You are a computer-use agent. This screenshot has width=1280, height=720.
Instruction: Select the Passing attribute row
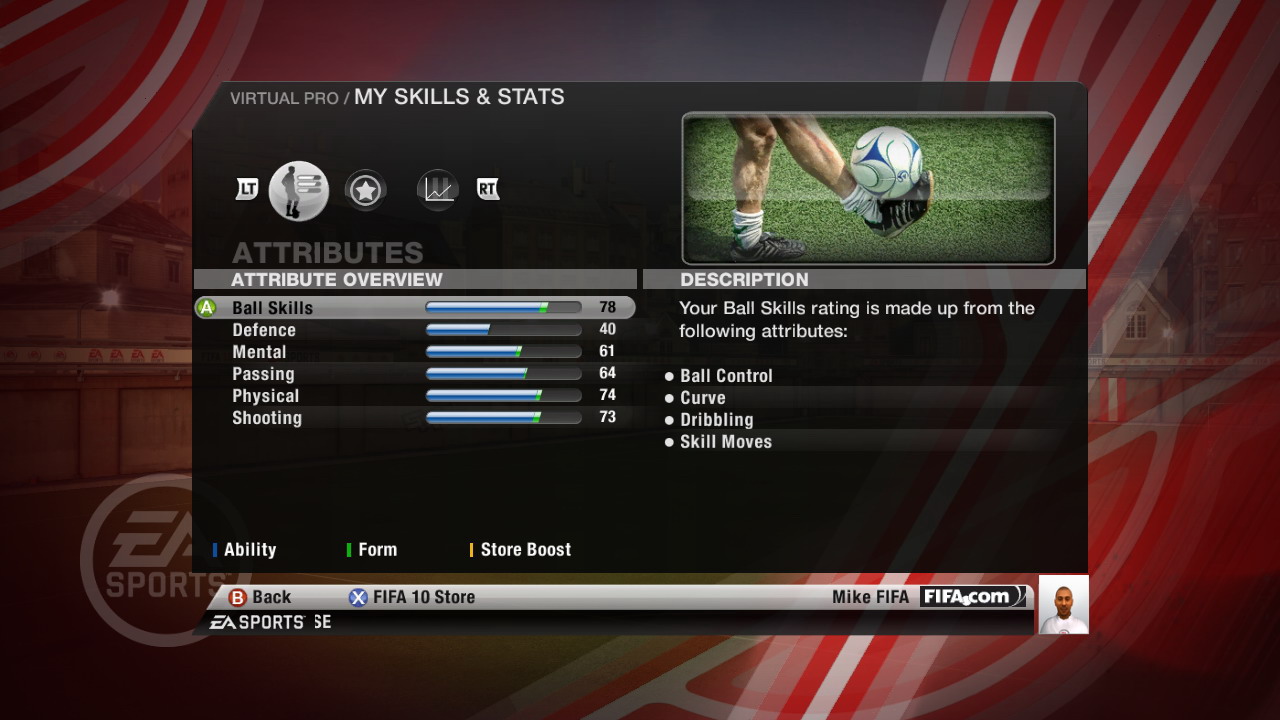click(414, 374)
